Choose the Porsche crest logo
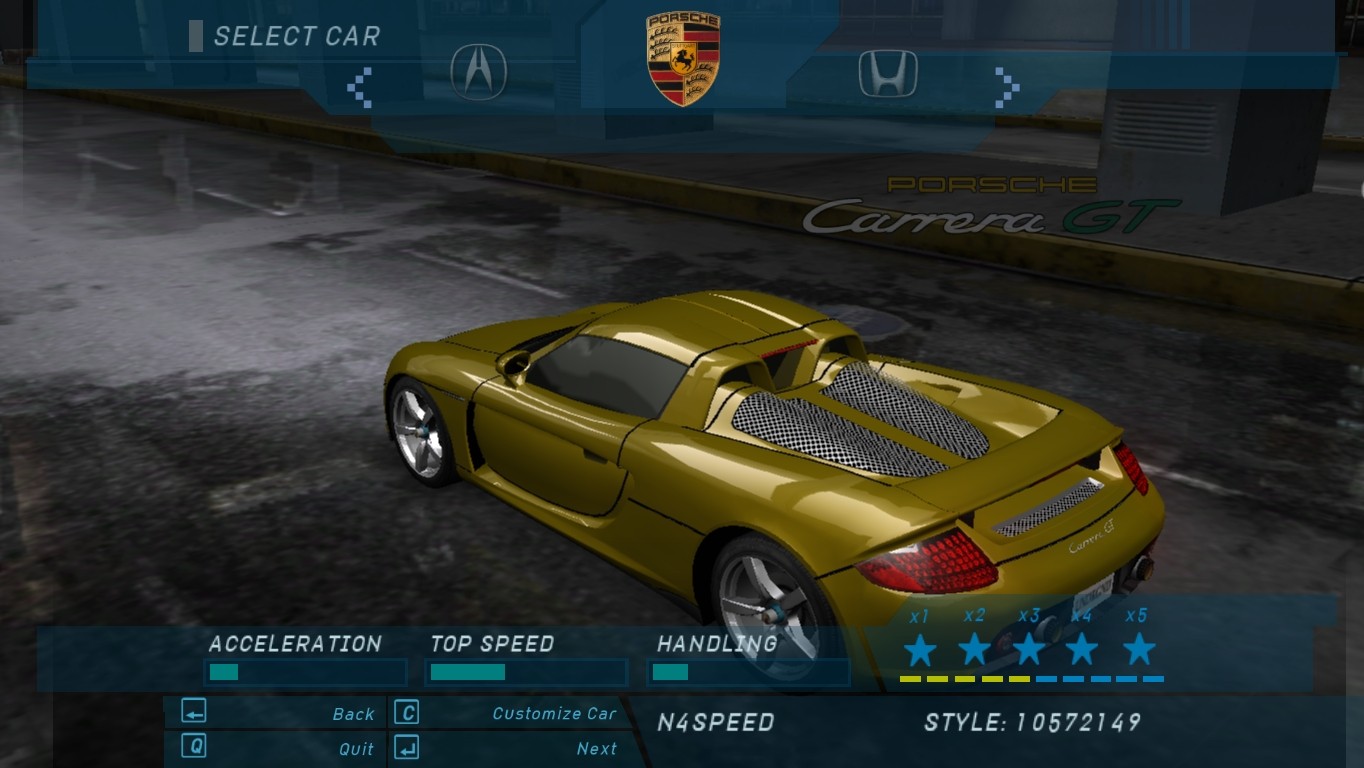The height and width of the screenshot is (768, 1364). (683, 59)
